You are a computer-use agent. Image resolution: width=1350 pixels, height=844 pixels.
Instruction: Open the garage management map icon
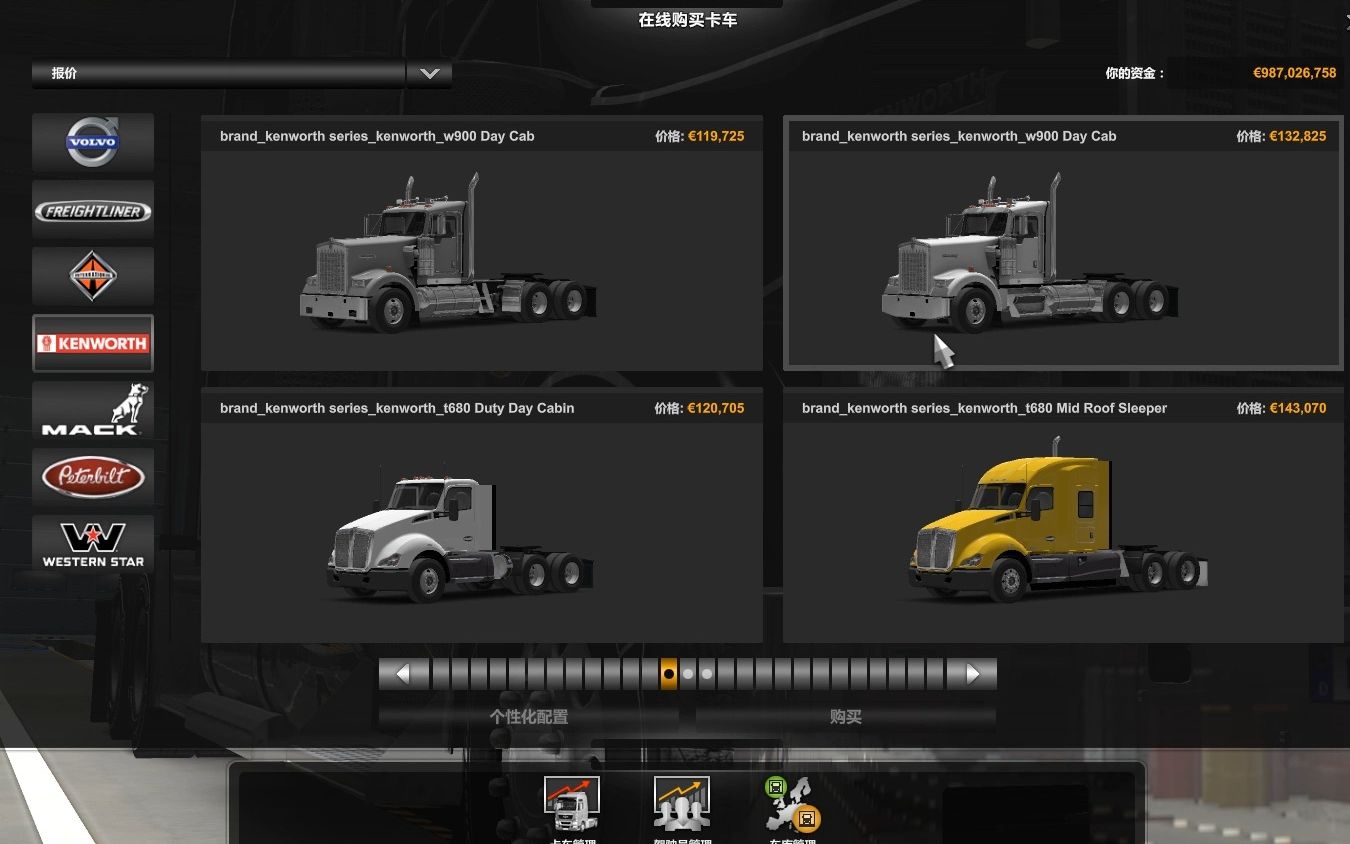point(792,804)
